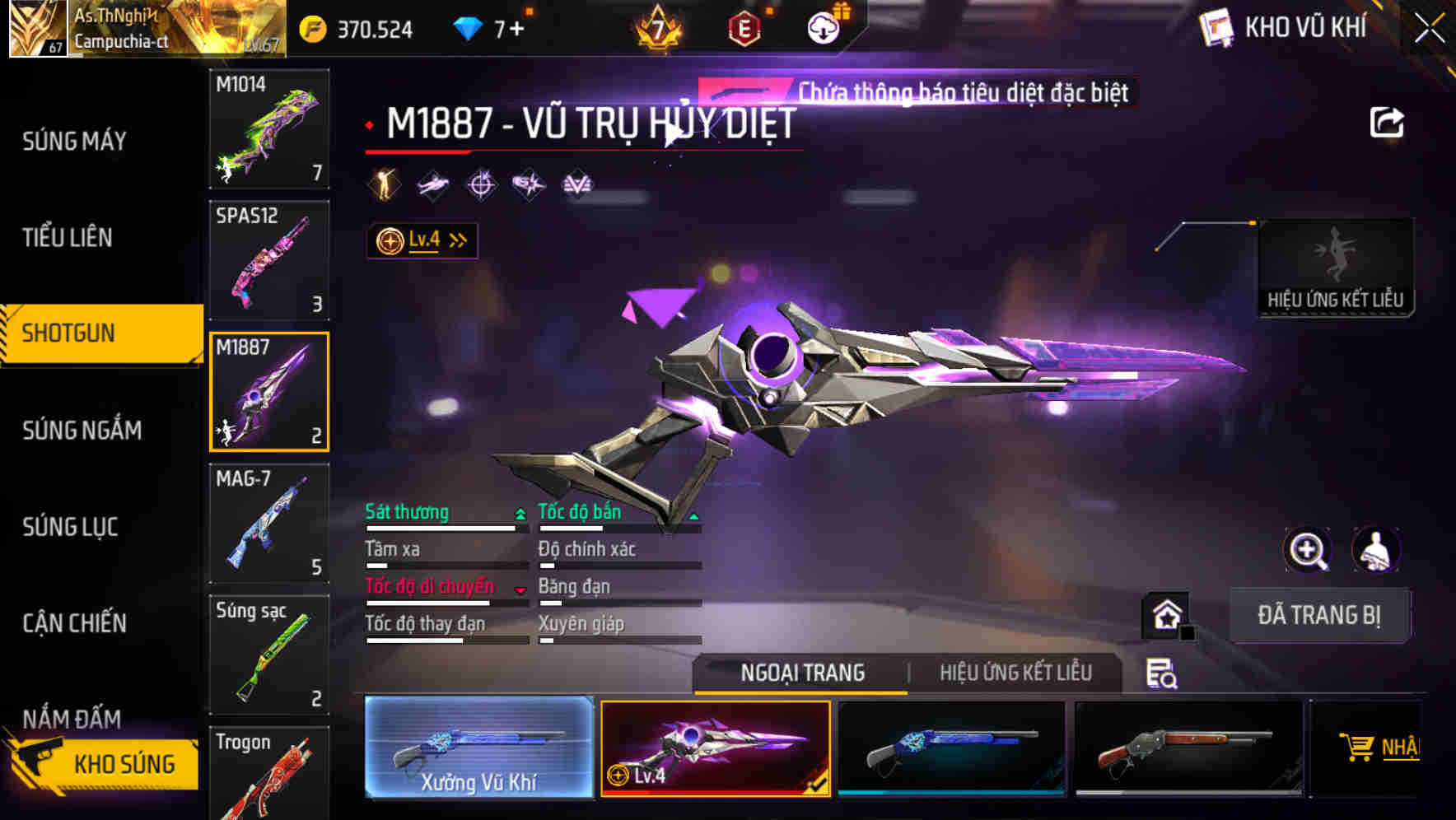Select the crosshair skill icon under the weapon name

482,185
